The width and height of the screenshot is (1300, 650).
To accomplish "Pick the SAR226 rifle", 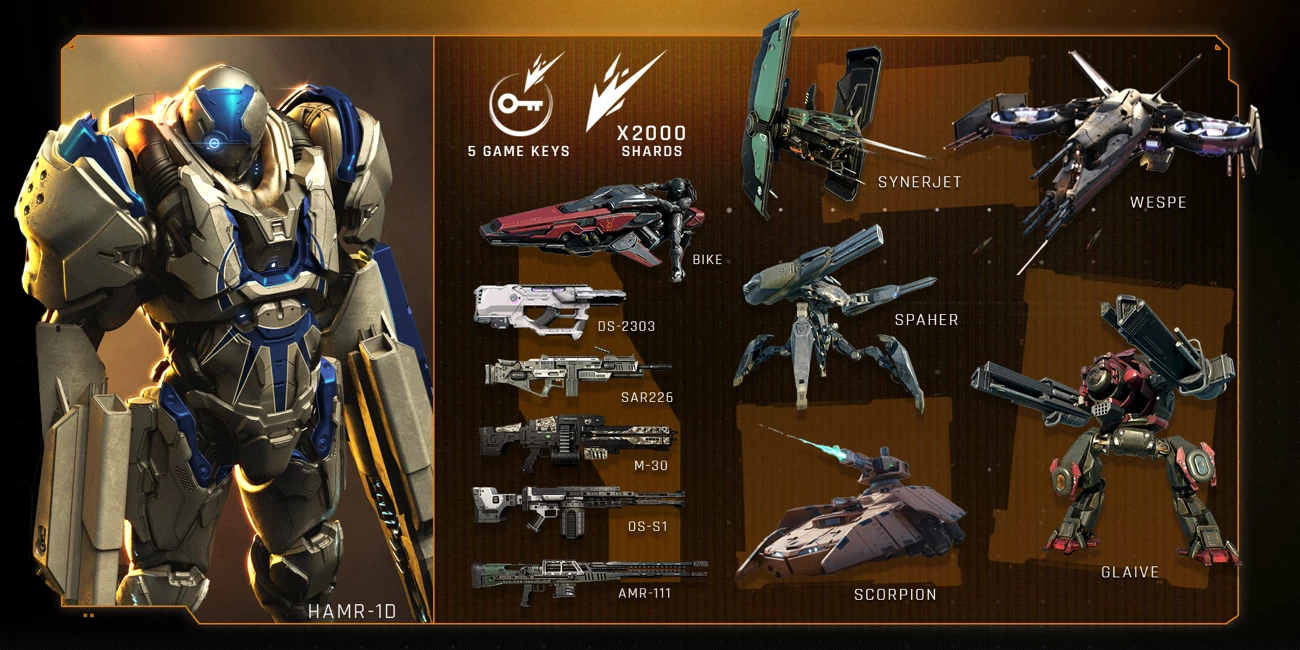I will pyautogui.click(x=570, y=374).
